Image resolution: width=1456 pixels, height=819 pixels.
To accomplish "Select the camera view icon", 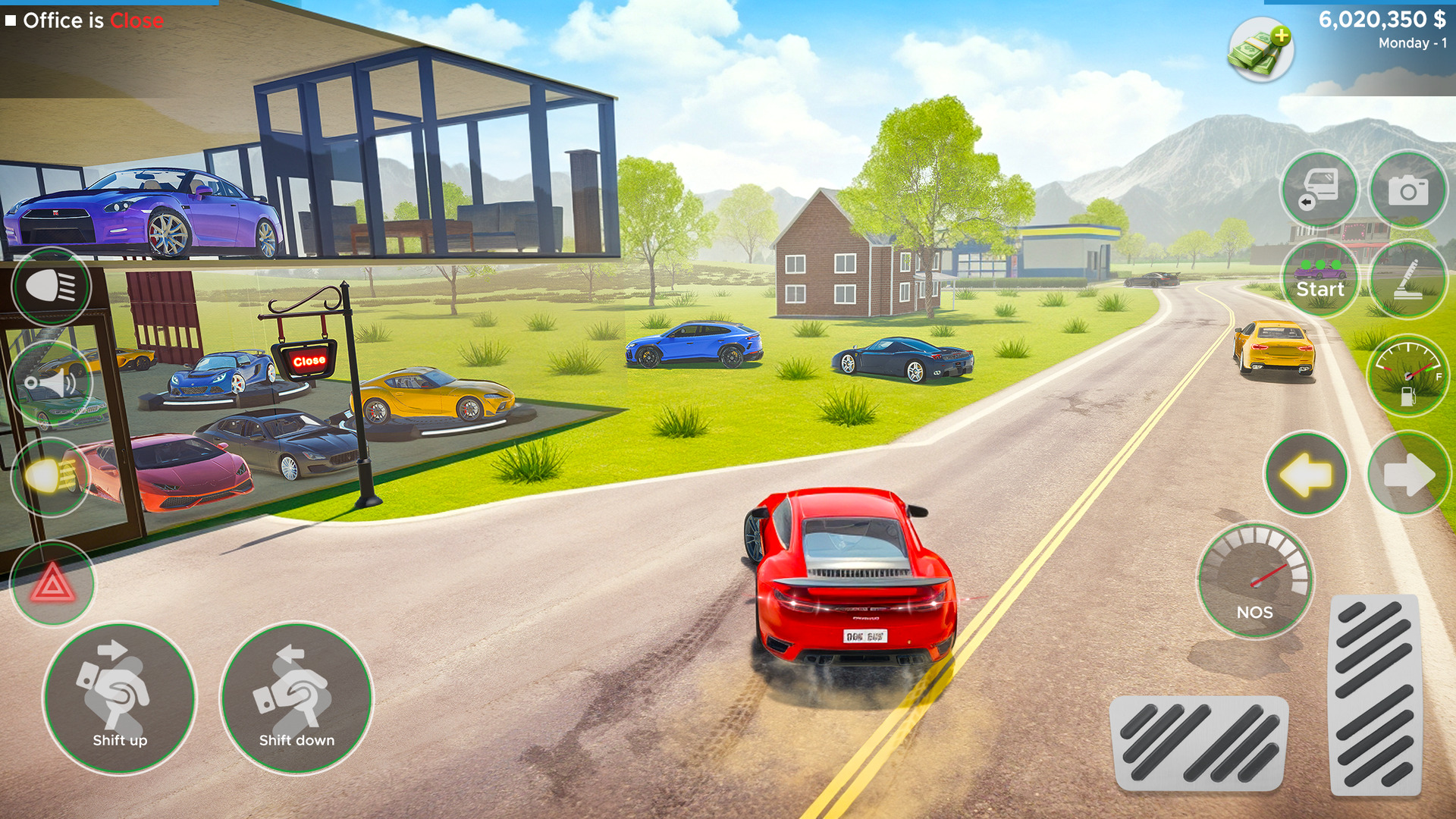I will click(x=1408, y=190).
